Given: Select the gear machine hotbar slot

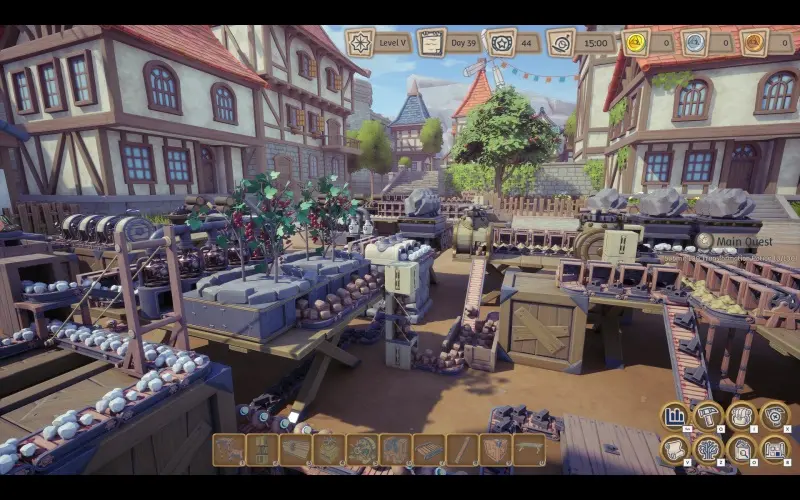Looking at the screenshot, I should pos(362,450).
